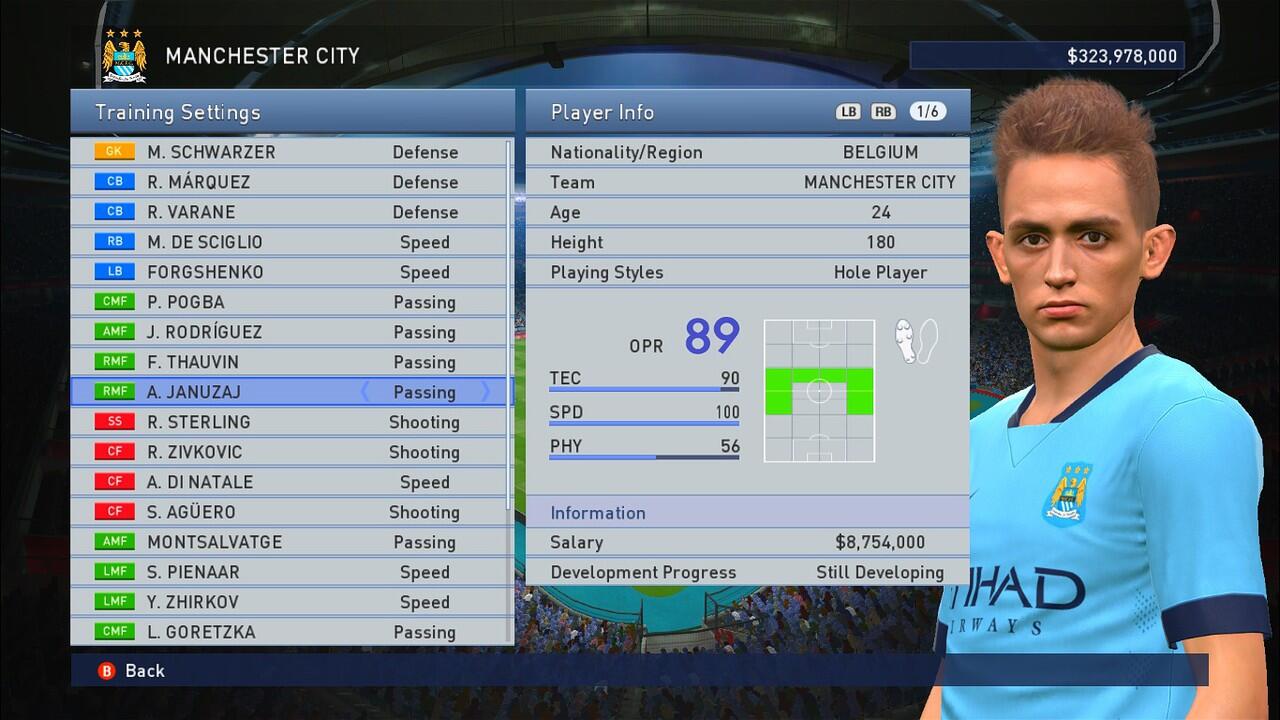The height and width of the screenshot is (720, 1280).
Task: Pick S. Agüero's training row
Action: [290, 512]
